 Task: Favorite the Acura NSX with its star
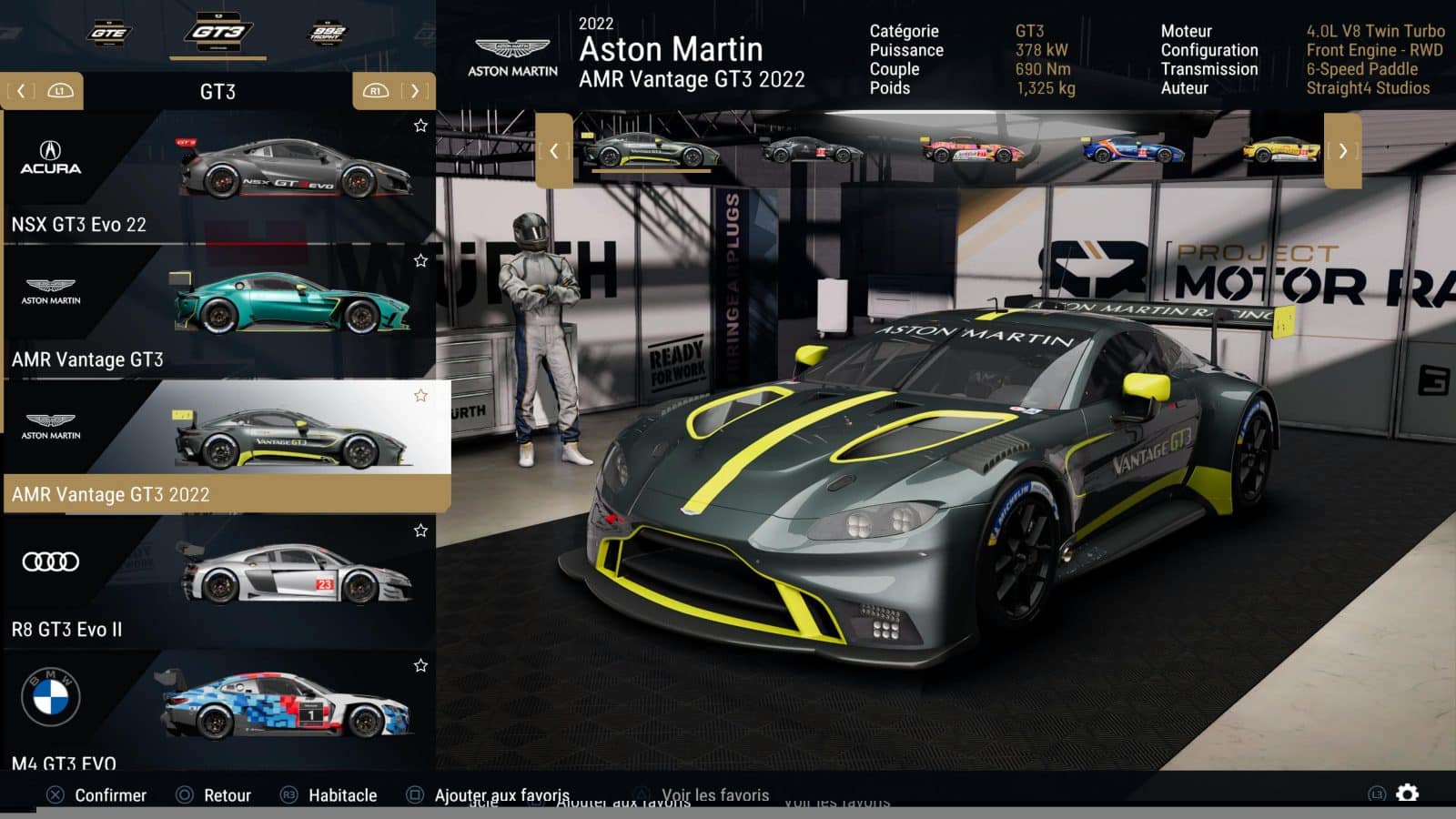click(x=420, y=126)
